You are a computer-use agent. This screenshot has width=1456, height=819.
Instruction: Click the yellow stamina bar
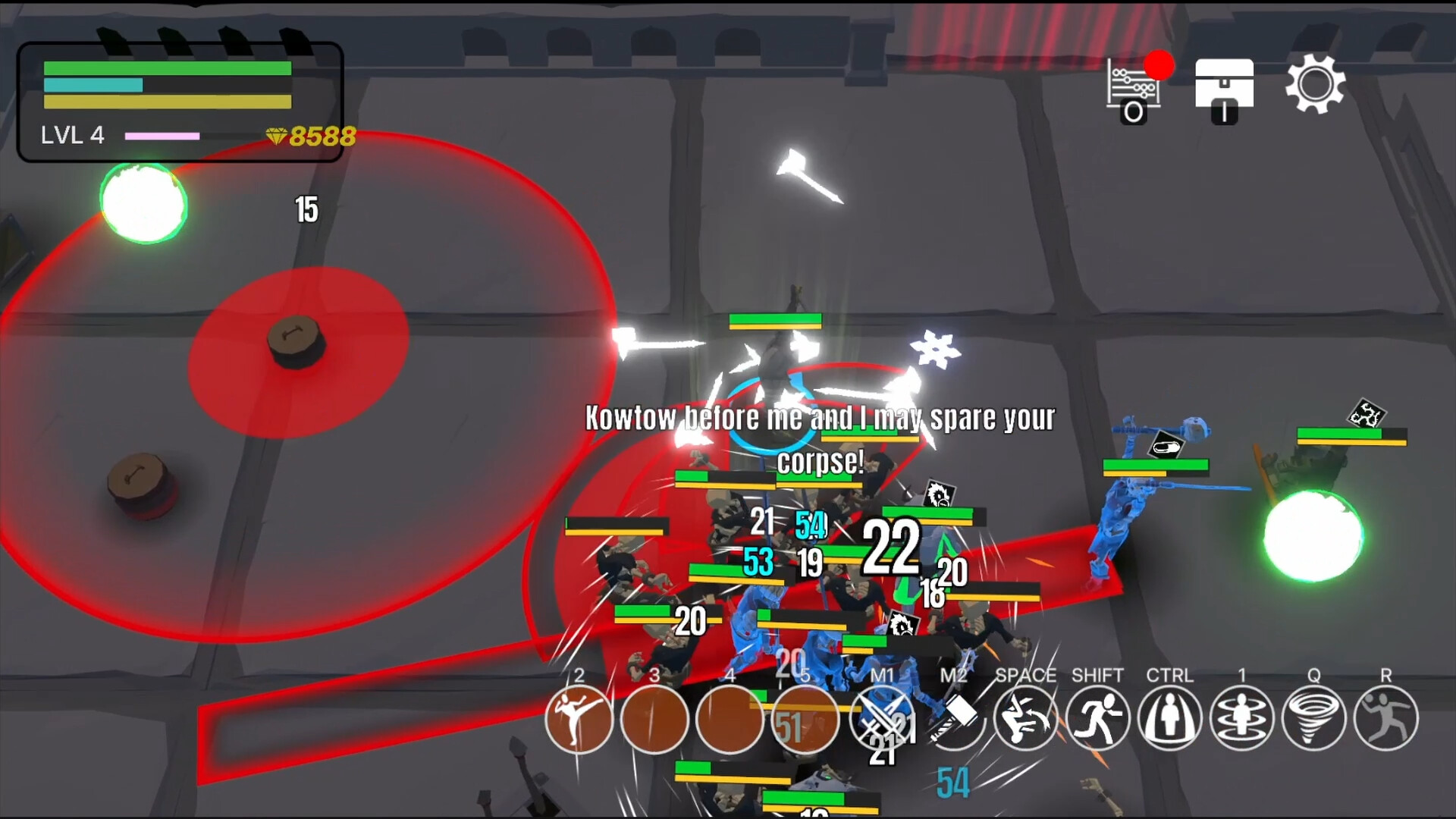165,101
